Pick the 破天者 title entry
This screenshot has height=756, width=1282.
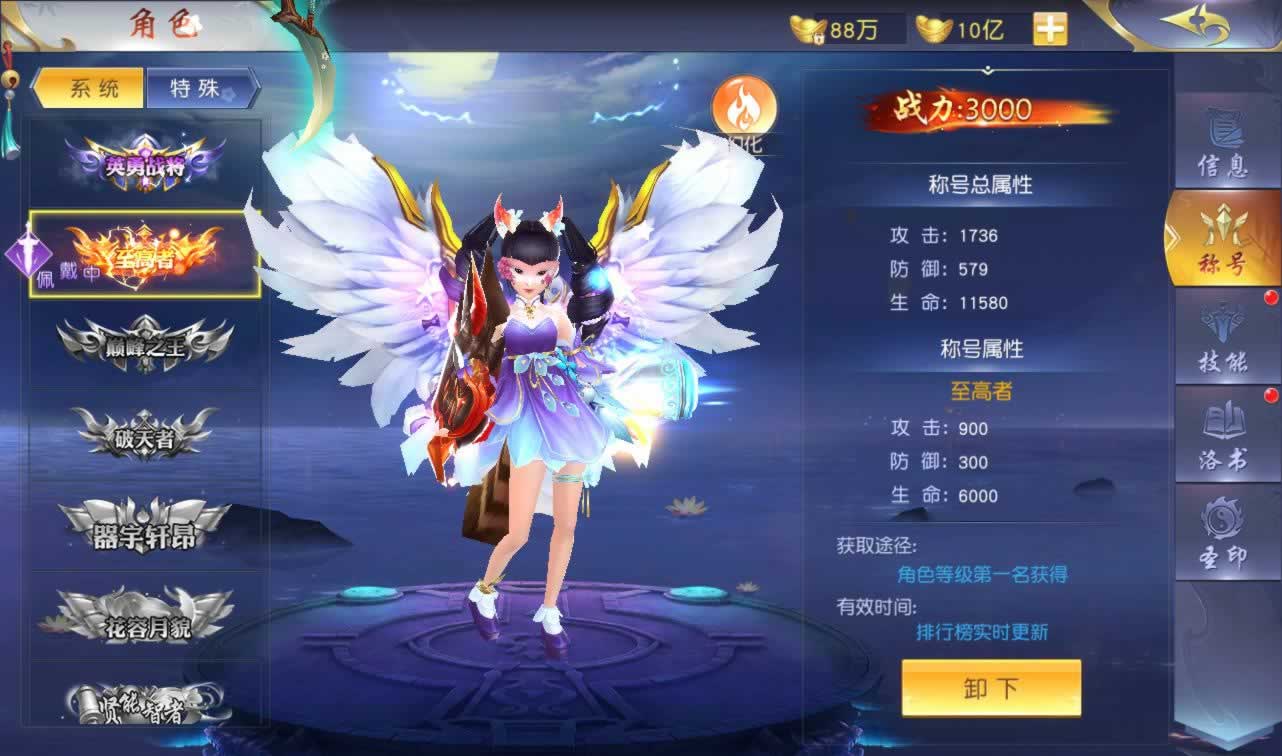tap(146, 435)
